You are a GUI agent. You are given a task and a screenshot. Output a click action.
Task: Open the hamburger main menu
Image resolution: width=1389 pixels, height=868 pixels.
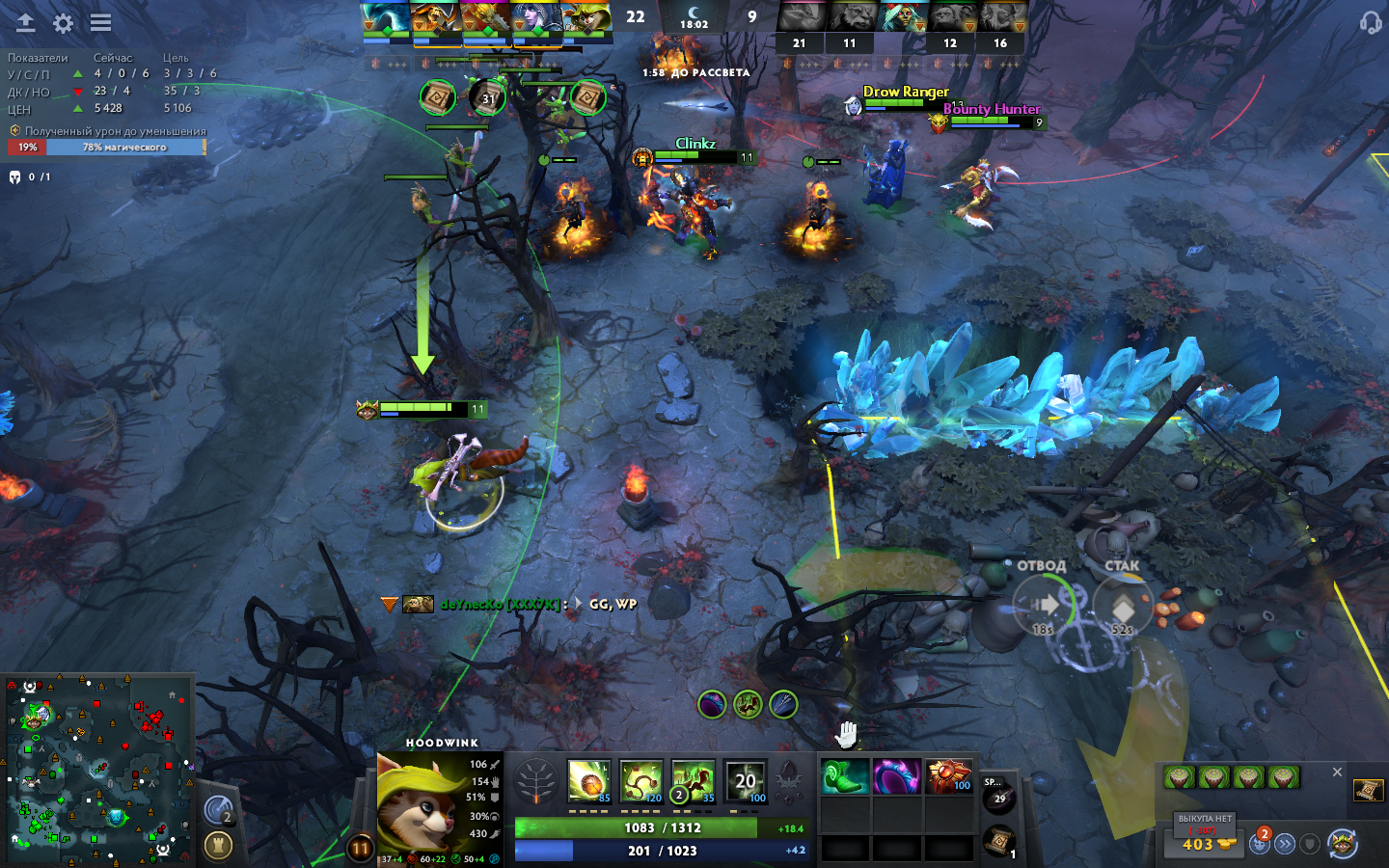point(100,23)
